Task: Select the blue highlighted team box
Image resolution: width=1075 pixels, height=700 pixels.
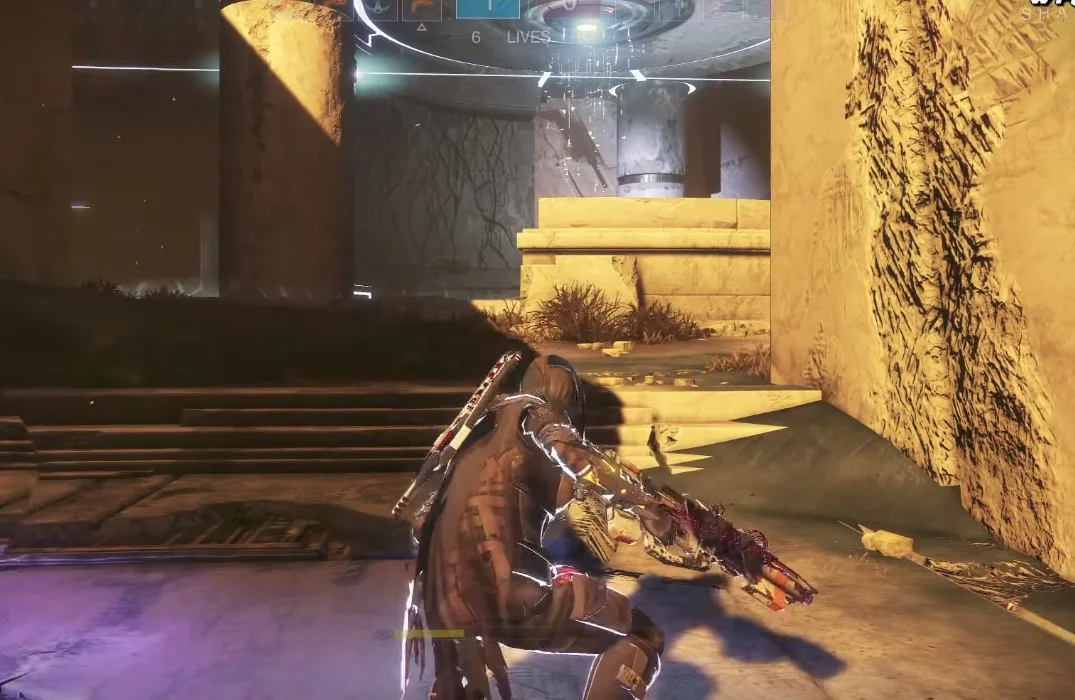Action: (x=487, y=9)
